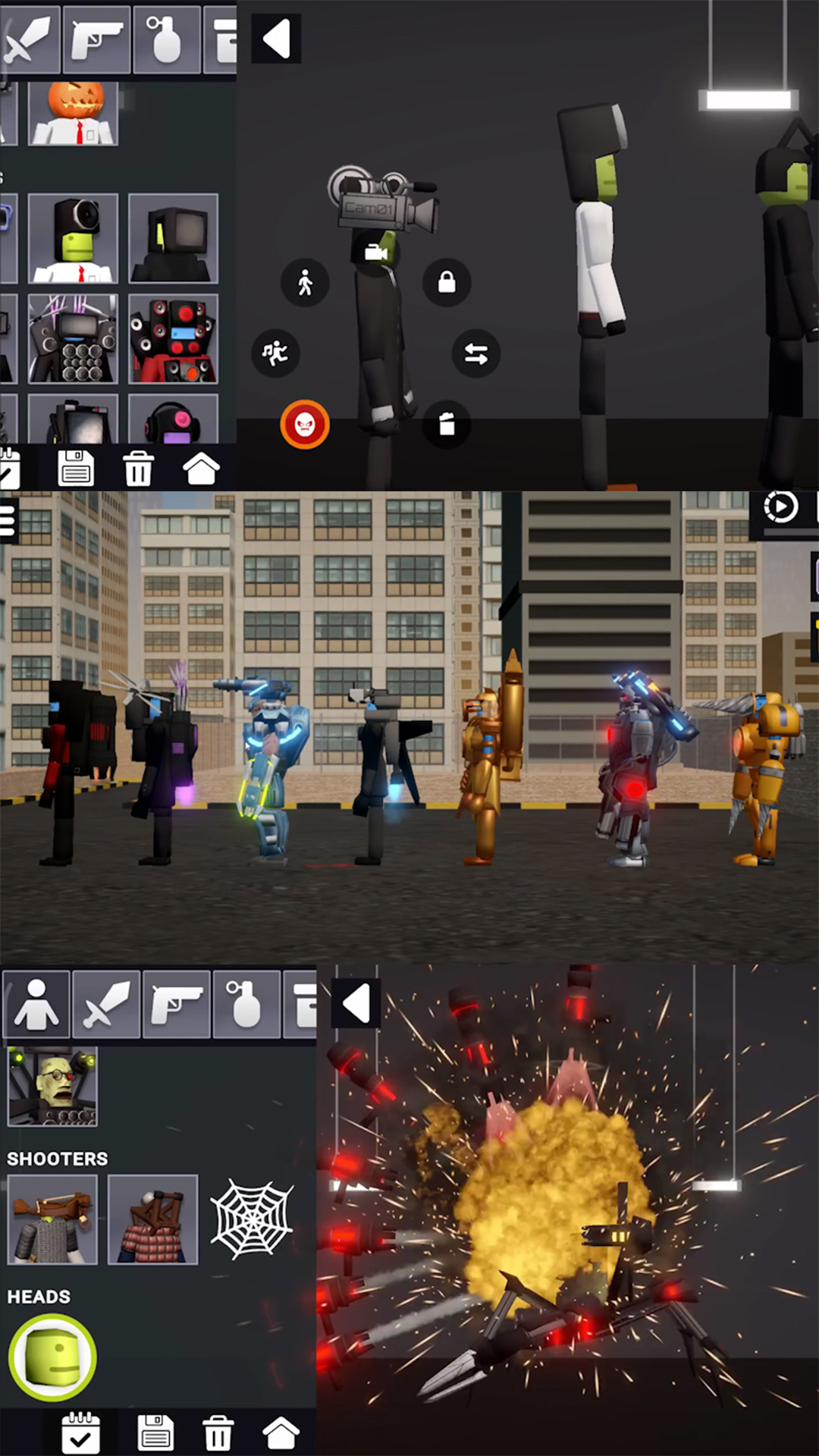Toggle the padlock lock icon
This screenshot has height=1456, width=819.
[x=447, y=283]
